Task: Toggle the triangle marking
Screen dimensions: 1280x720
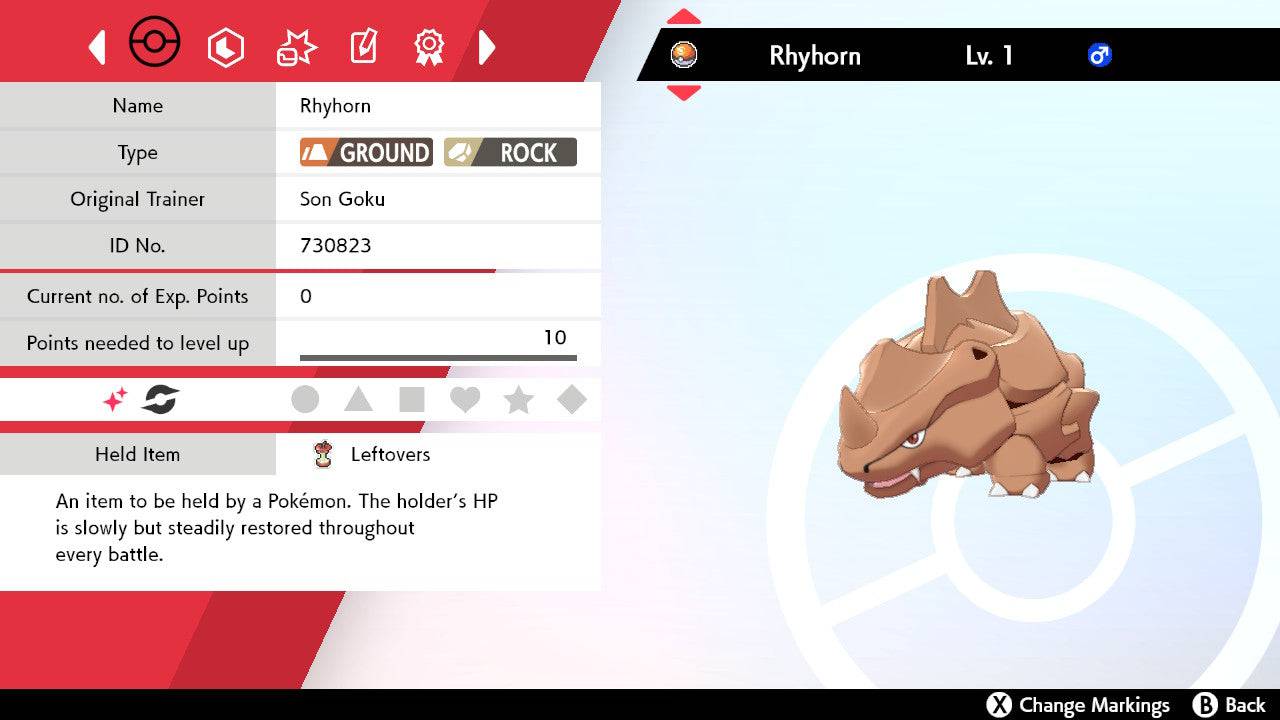Action: pos(358,400)
